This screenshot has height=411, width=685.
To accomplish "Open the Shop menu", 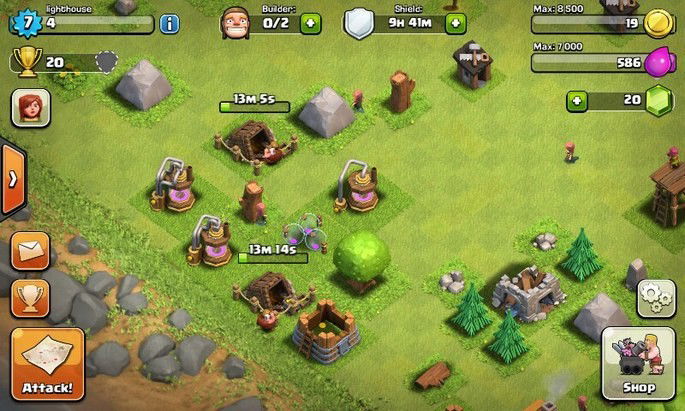I will click(638, 362).
